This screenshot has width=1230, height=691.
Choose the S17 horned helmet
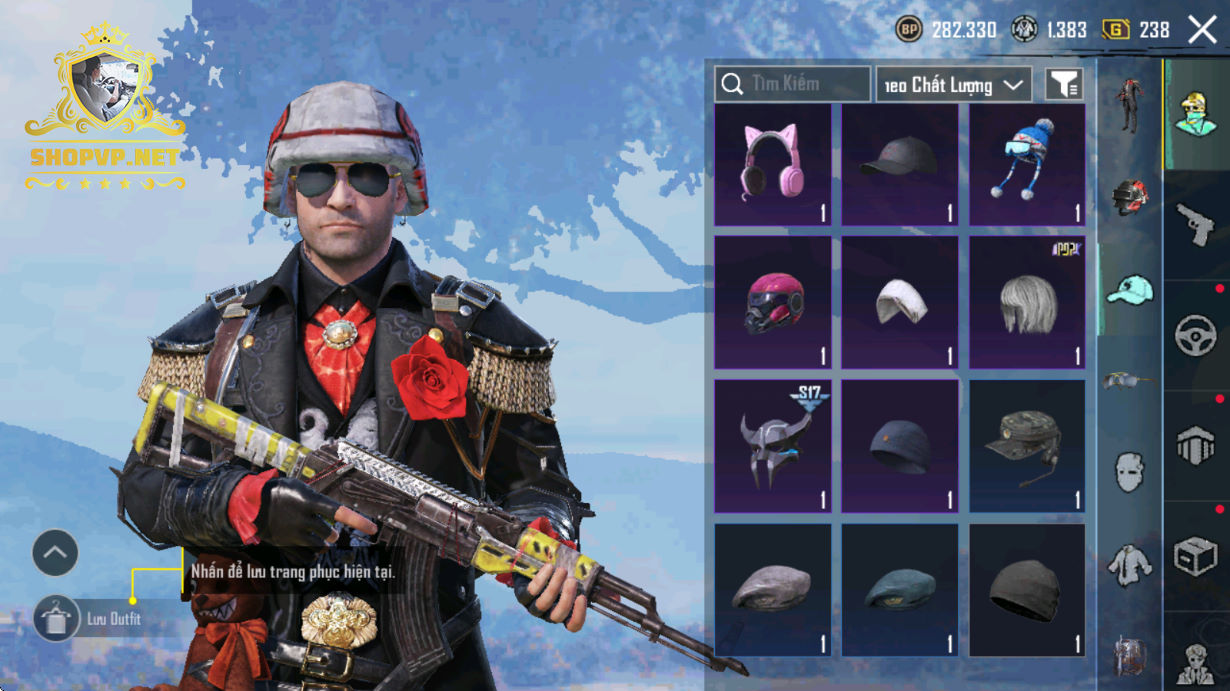point(772,445)
